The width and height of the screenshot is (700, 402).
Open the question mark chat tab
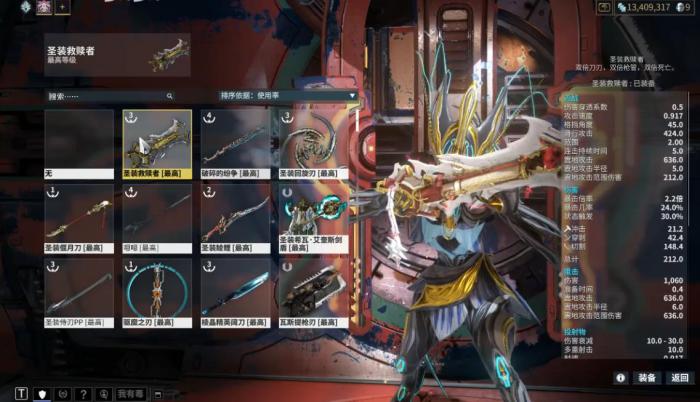coord(84,393)
